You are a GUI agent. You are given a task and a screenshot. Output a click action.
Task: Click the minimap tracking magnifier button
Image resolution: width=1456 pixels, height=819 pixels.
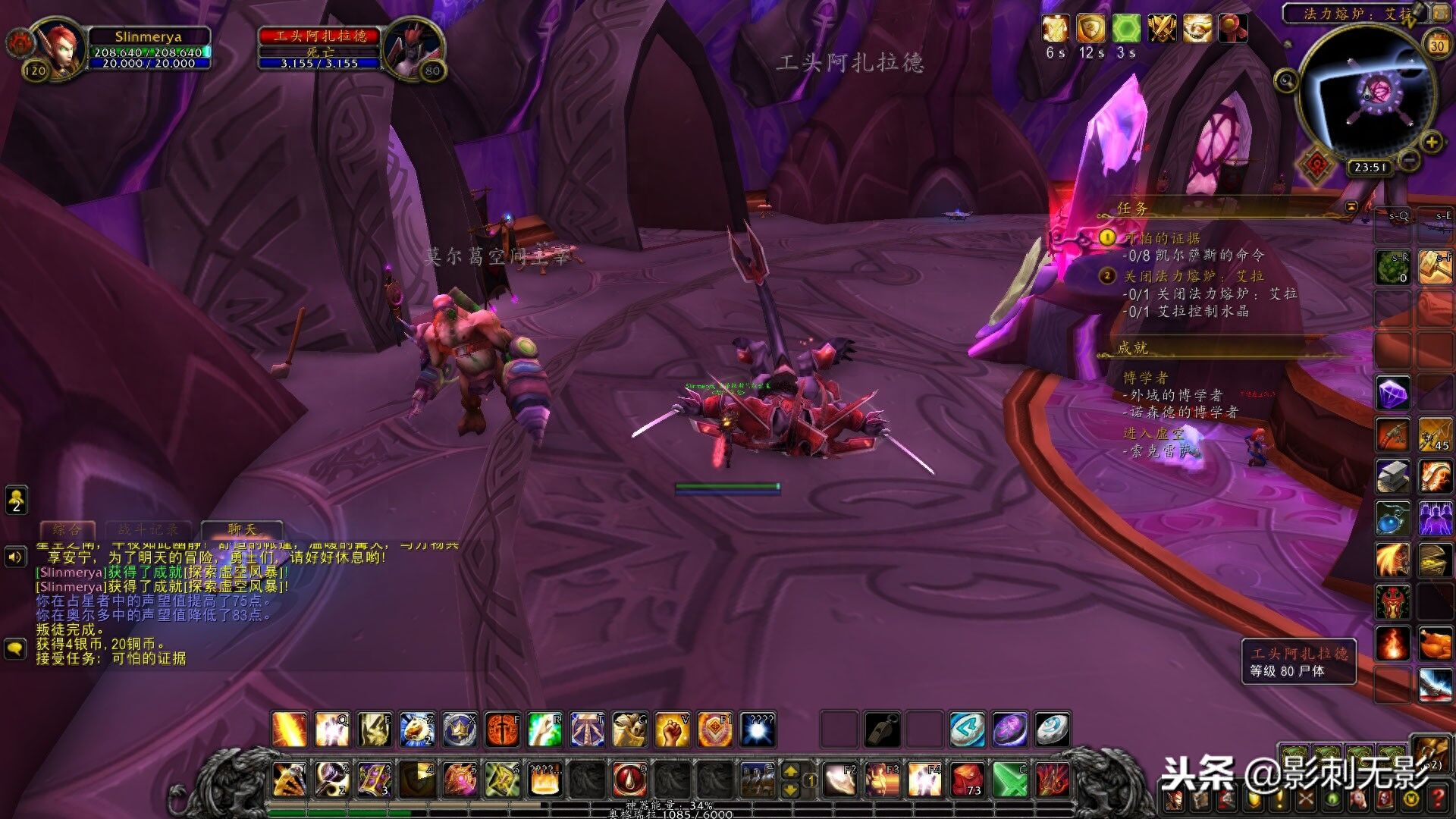coord(1285,80)
